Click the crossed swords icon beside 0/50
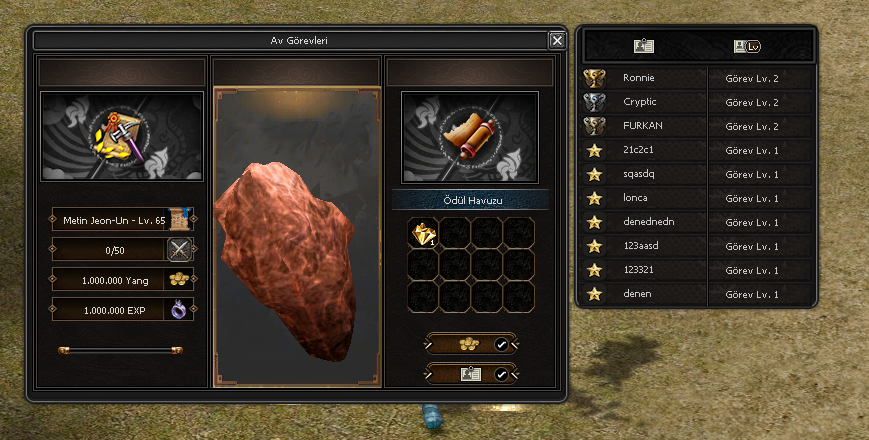Screen dimensions: 869x440 point(180,250)
